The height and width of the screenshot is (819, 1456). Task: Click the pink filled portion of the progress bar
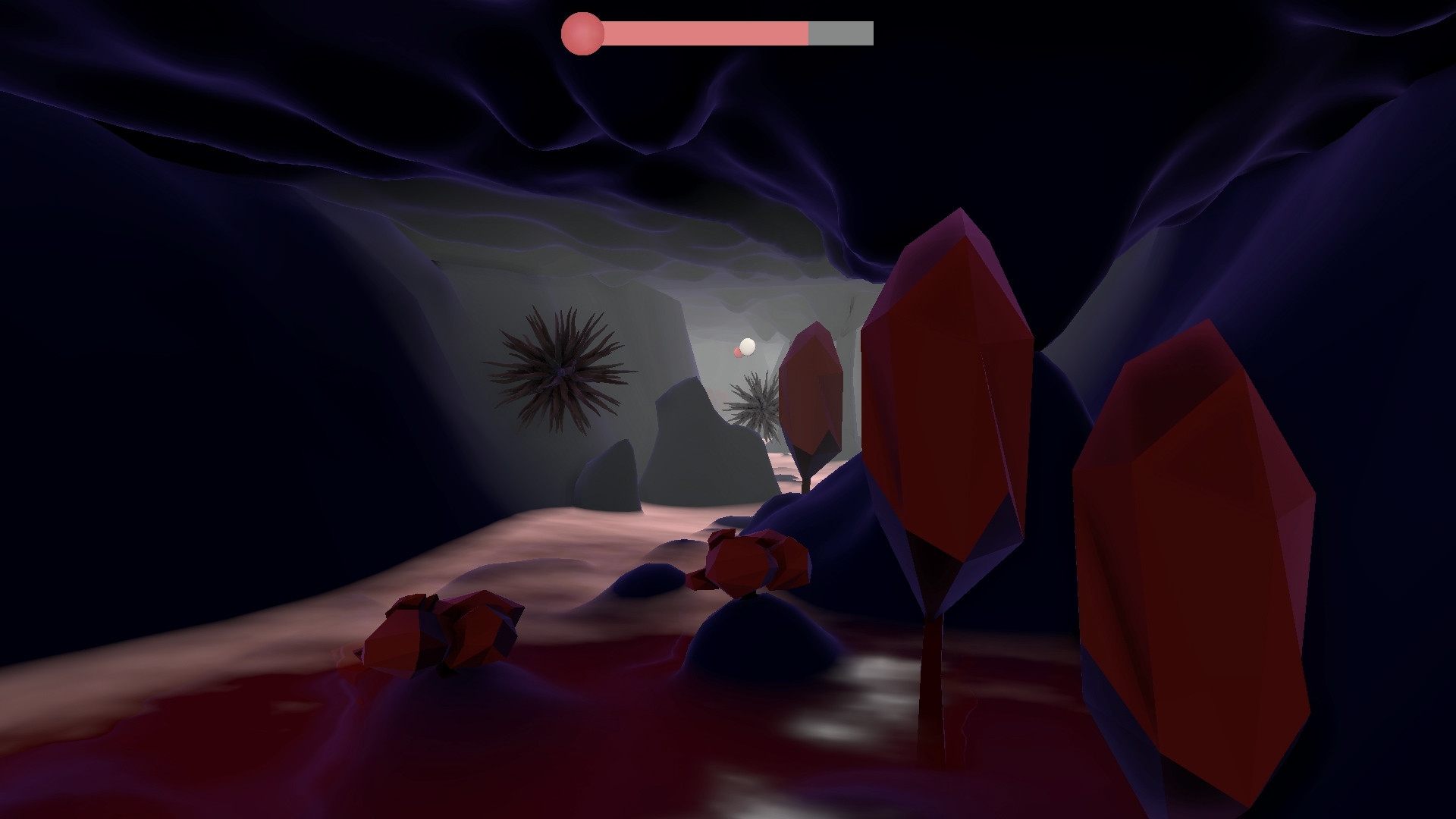tap(705, 32)
